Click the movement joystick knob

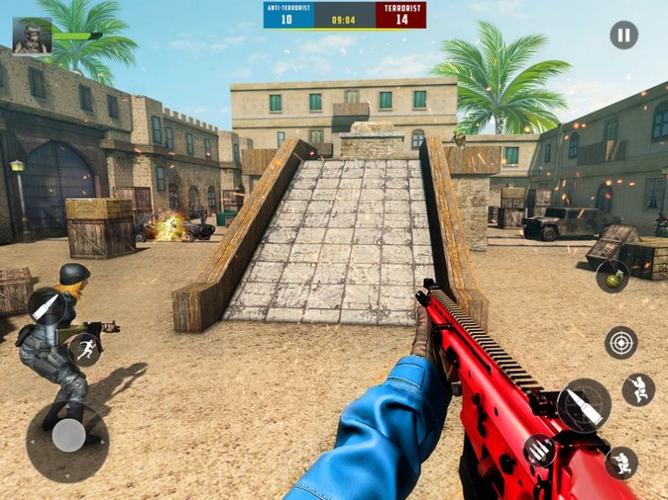coord(68,435)
